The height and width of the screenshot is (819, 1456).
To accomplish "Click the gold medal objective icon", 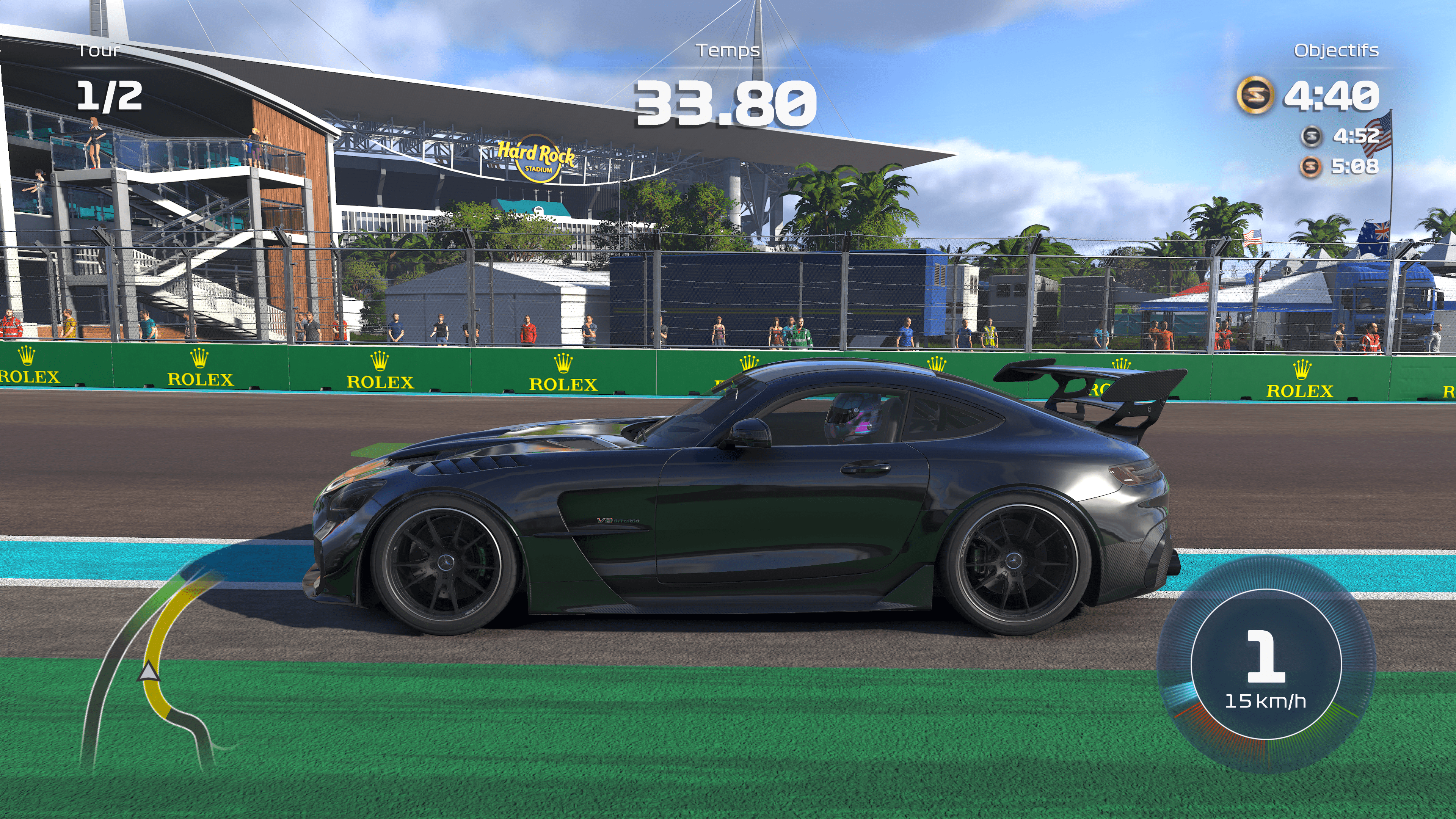I will [1255, 95].
